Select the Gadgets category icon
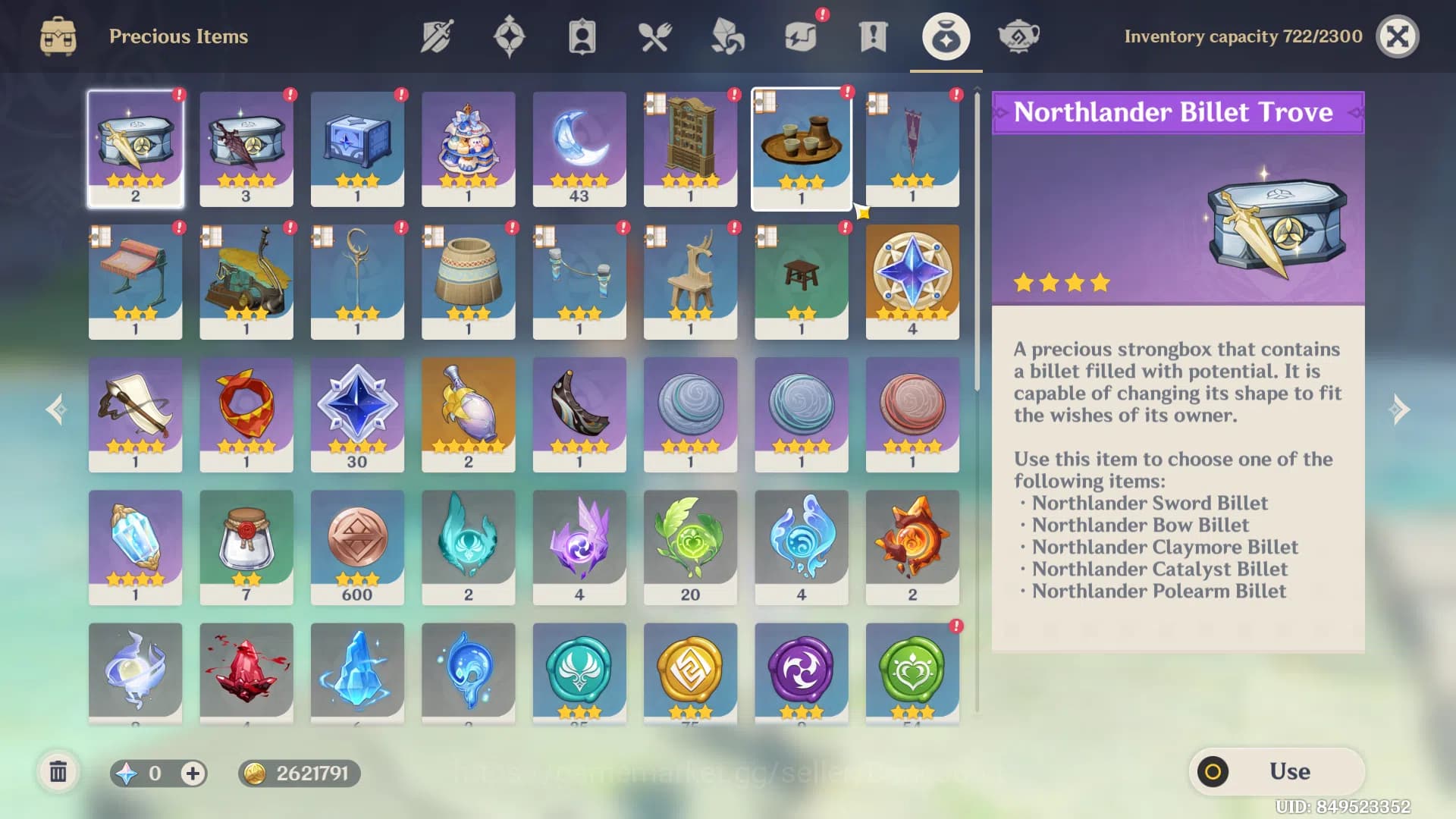This screenshot has width=1456, height=819. (799, 36)
